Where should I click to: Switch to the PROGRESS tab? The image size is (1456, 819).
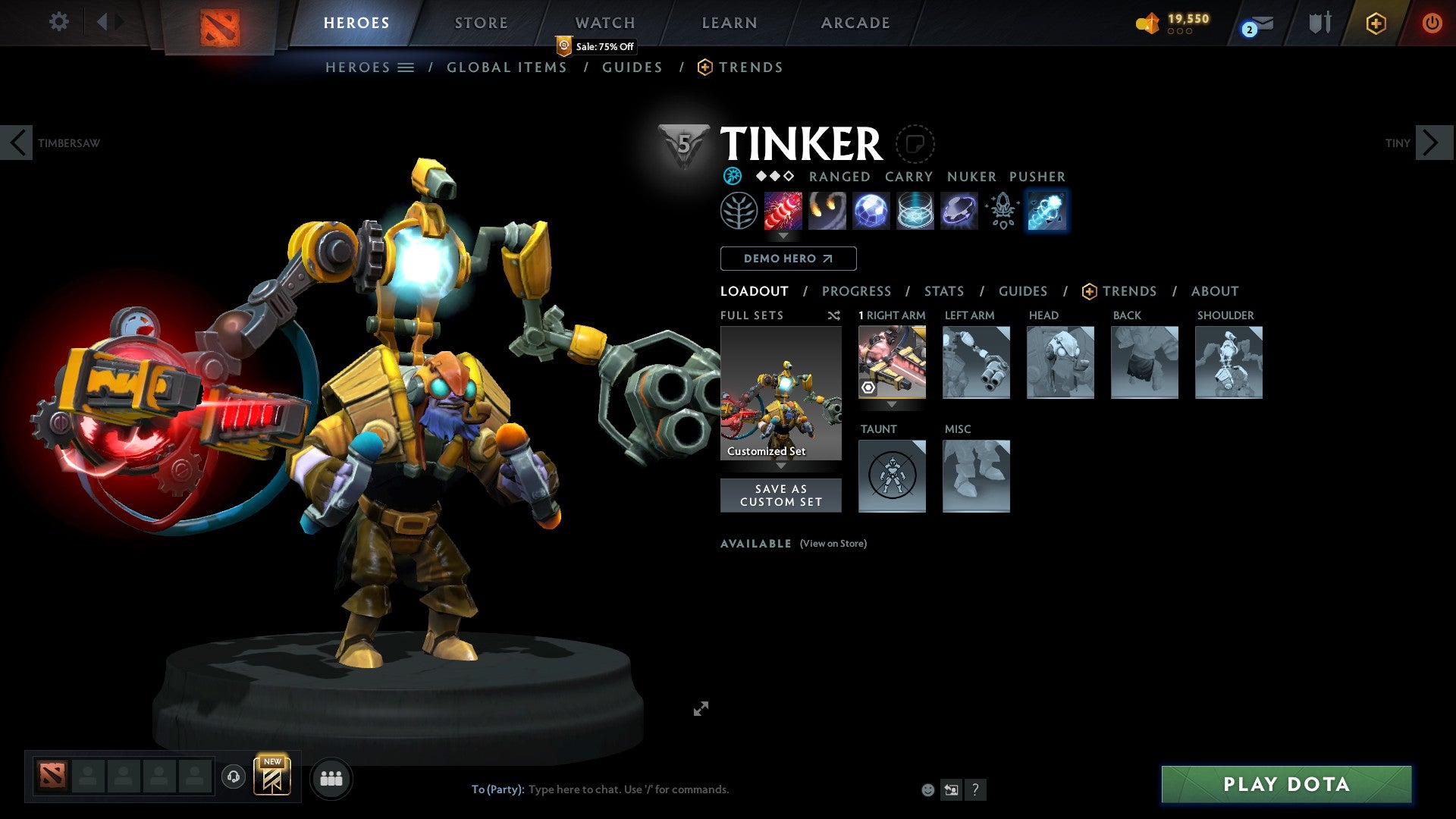coord(857,290)
